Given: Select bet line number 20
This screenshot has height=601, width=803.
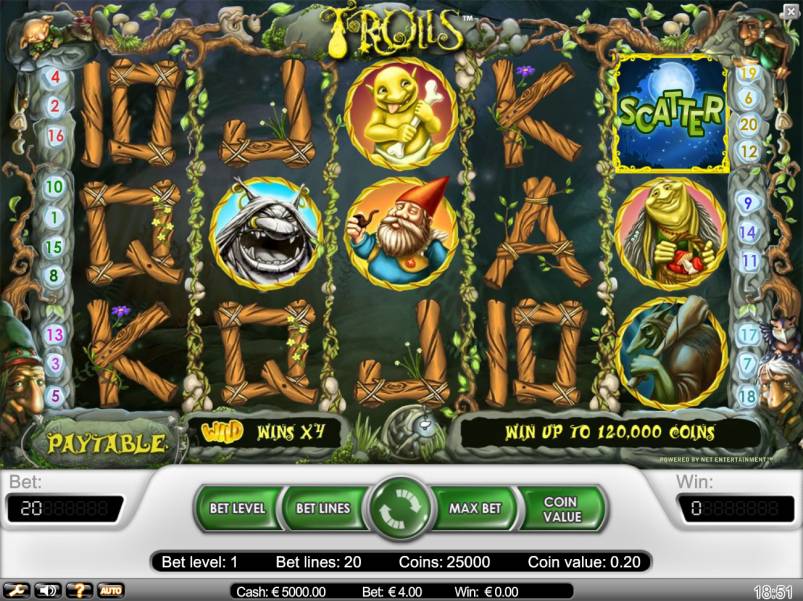Looking at the screenshot, I should coord(747,124).
